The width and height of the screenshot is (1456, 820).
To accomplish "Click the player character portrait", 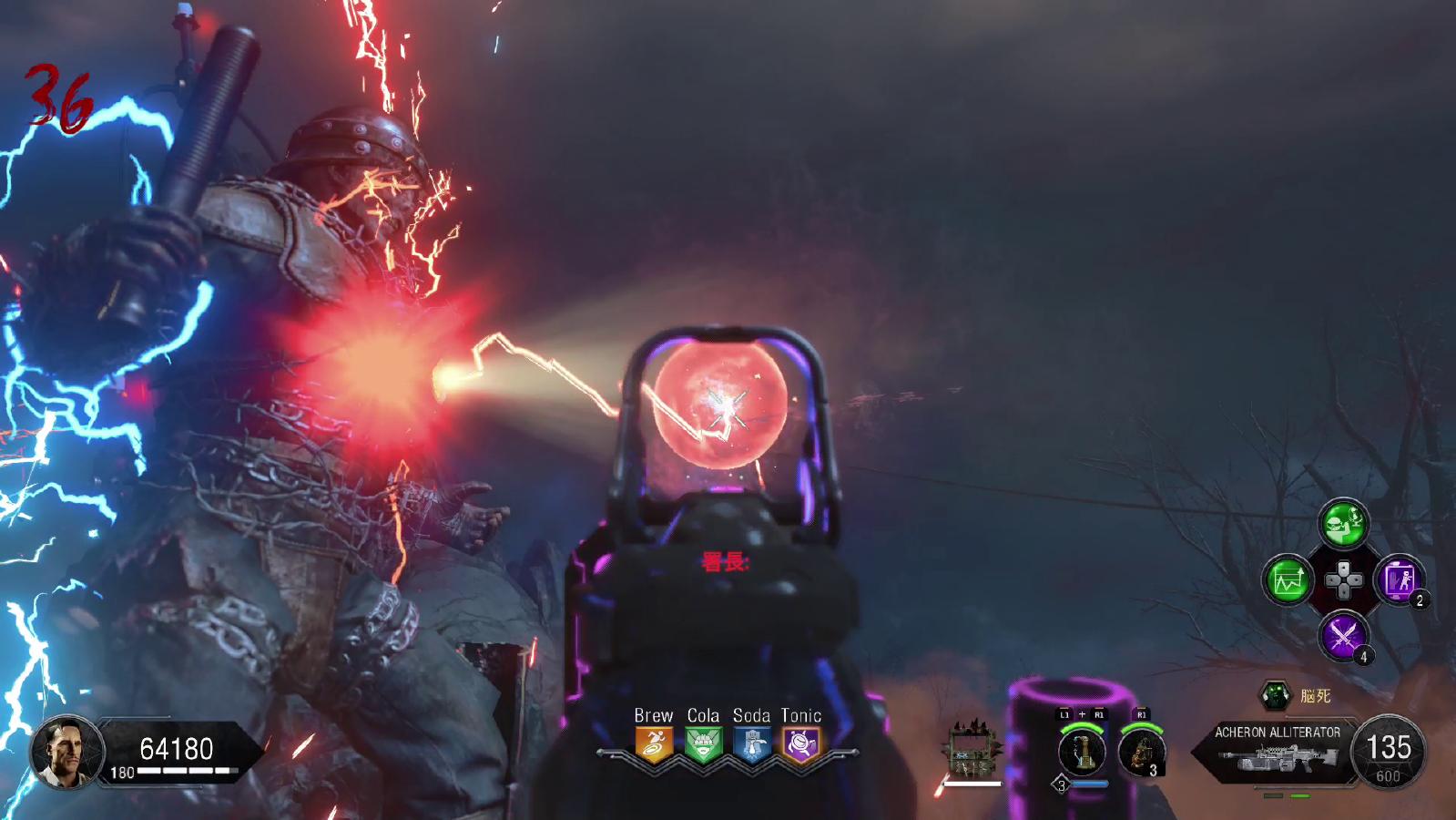I will click(x=66, y=752).
